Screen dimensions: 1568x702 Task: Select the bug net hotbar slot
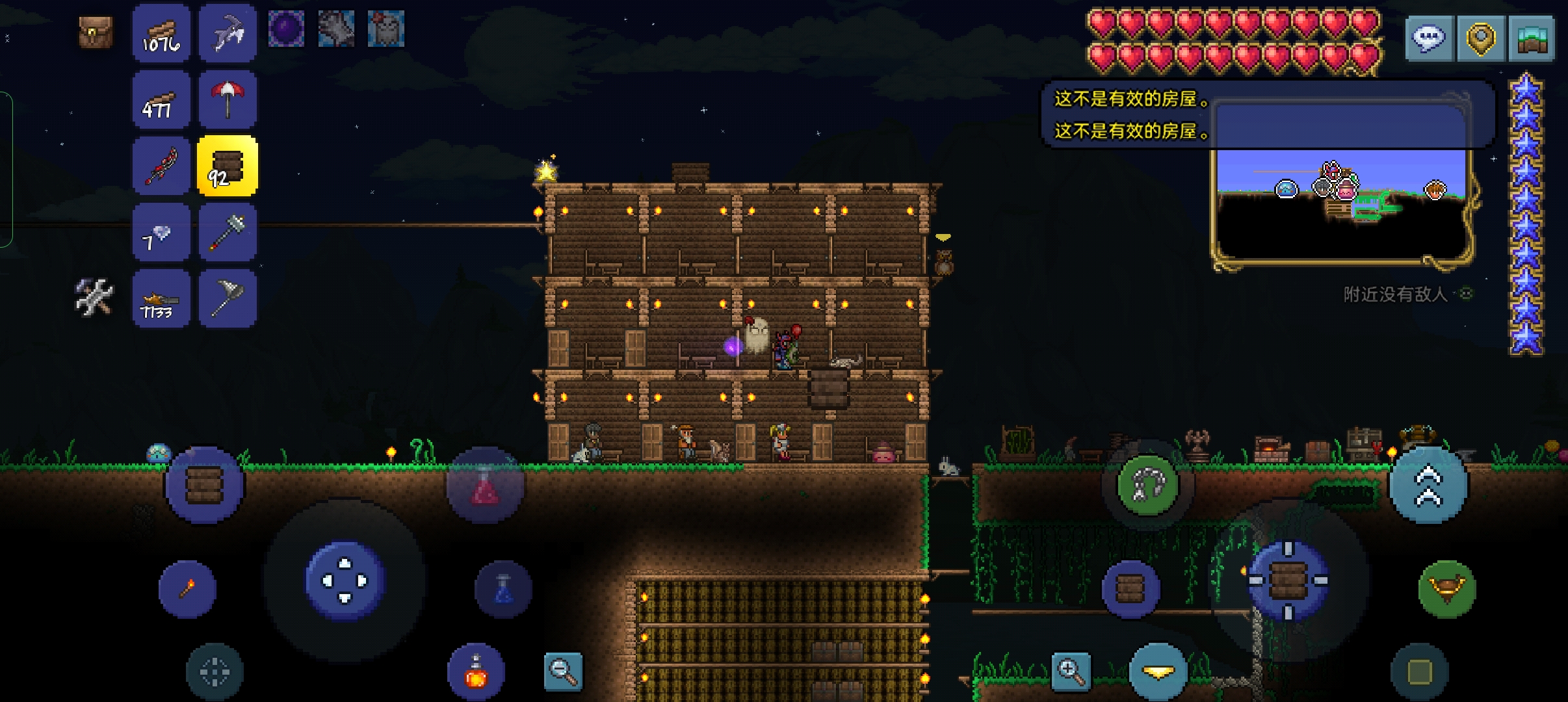228,299
